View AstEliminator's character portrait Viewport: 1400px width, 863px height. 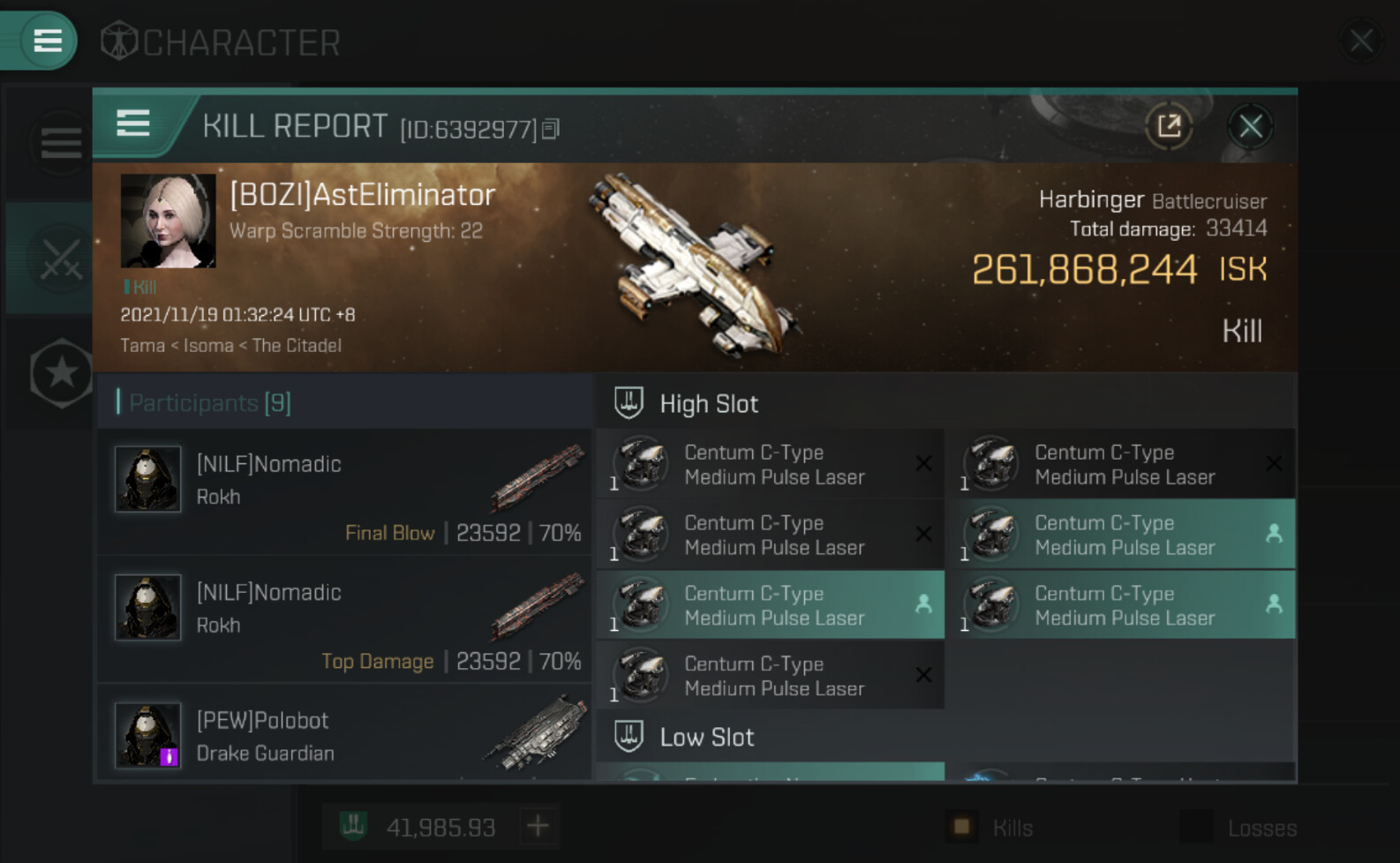coord(168,221)
